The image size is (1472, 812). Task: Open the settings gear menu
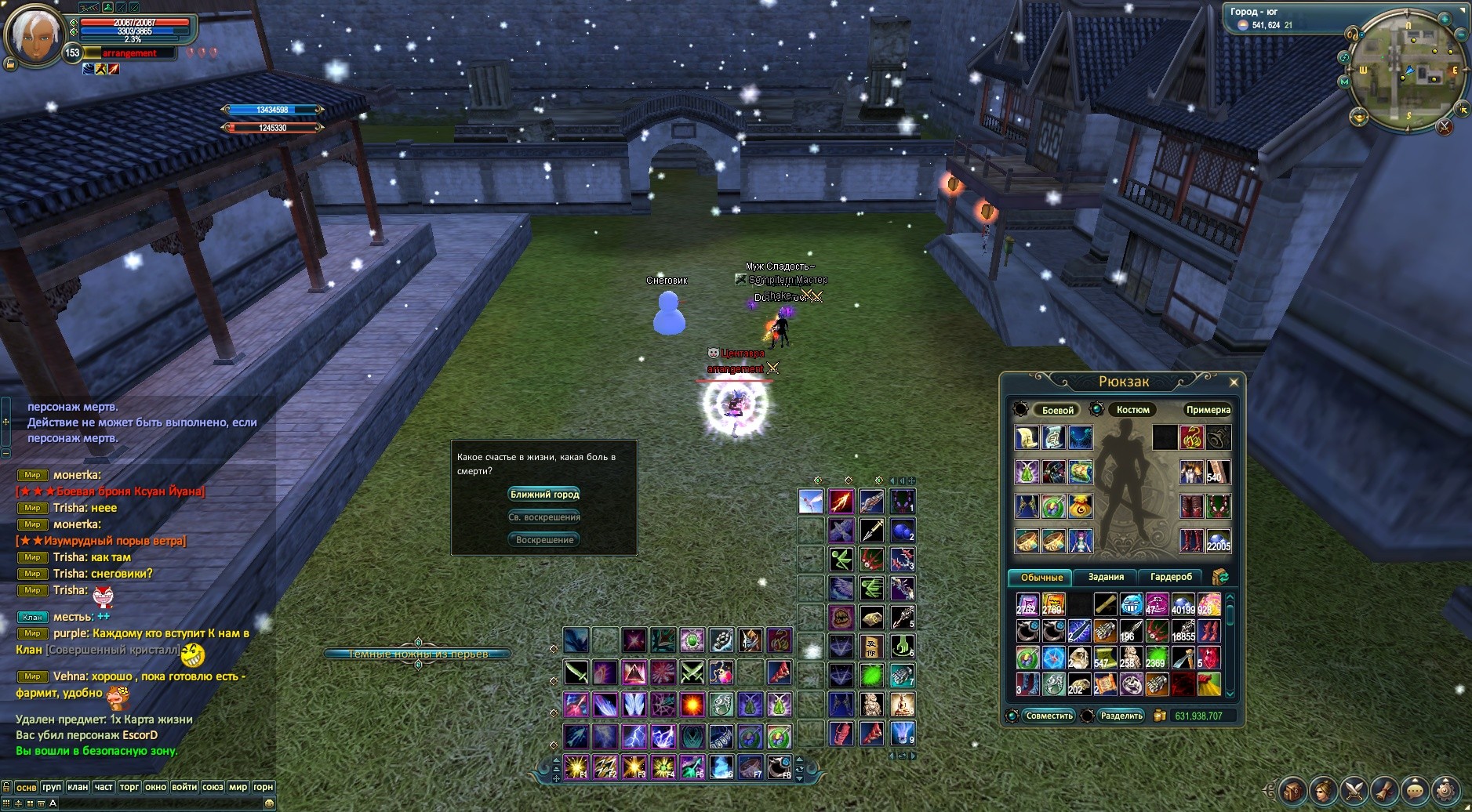click(x=1445, y=790)
